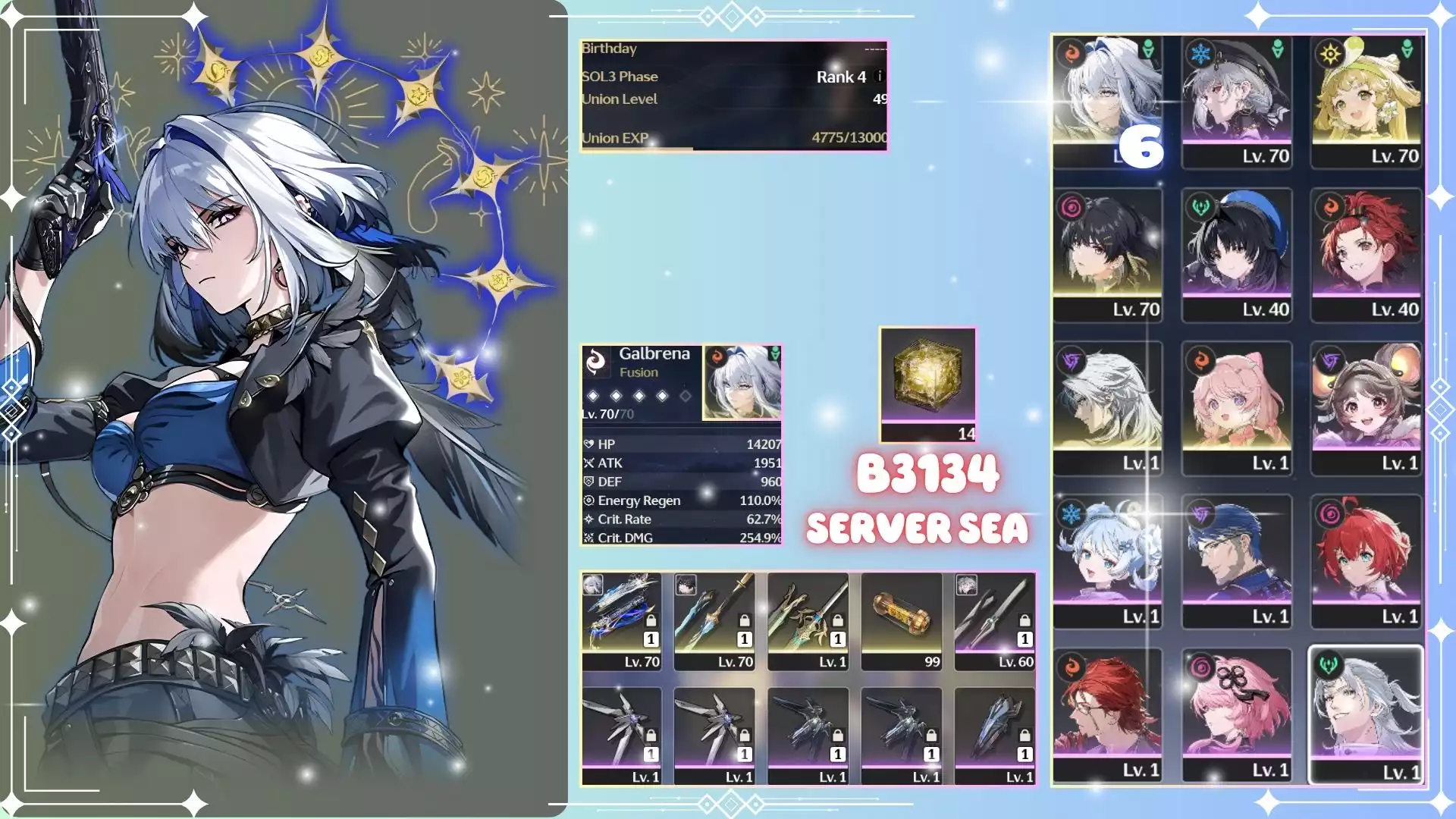Select the silver-haired Aero character tile
The image size is (1456, 819).
1366,713
